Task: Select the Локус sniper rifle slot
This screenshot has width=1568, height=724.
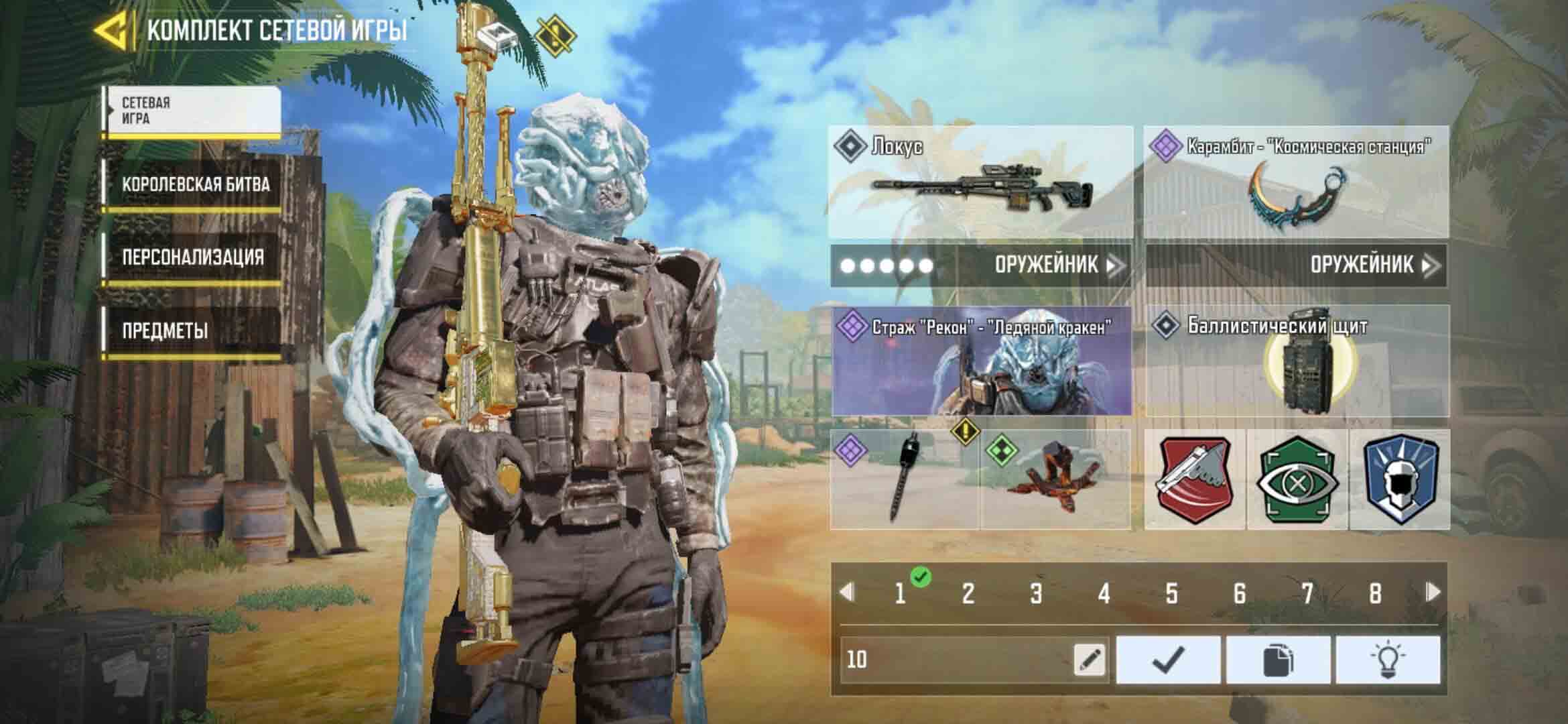Action: pyautogui.click(x=981, y=182)
